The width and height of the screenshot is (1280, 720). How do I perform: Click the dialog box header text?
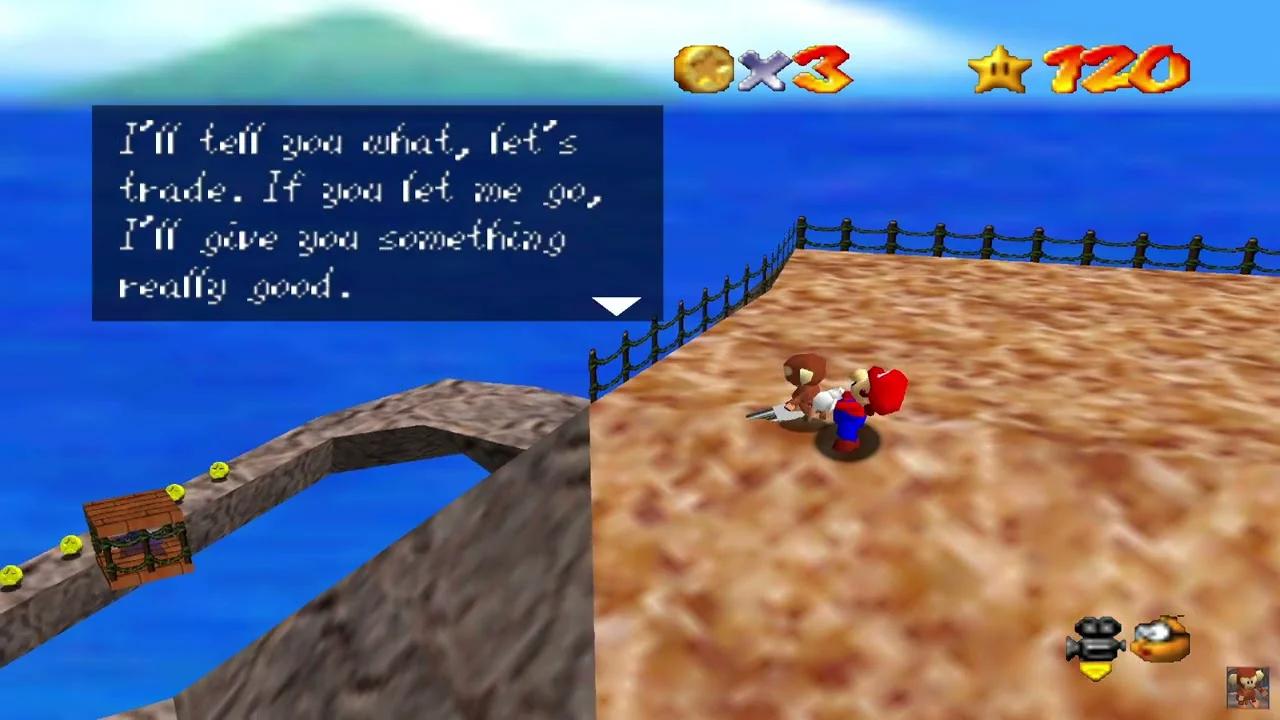350,142
